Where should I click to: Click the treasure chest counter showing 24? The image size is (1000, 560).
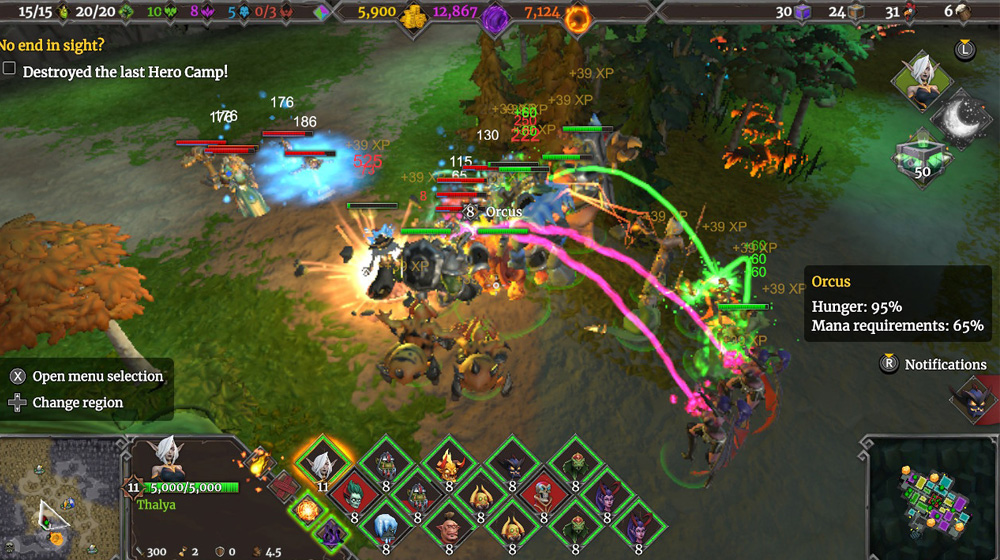pyautogui.click(x=844, y=13)
